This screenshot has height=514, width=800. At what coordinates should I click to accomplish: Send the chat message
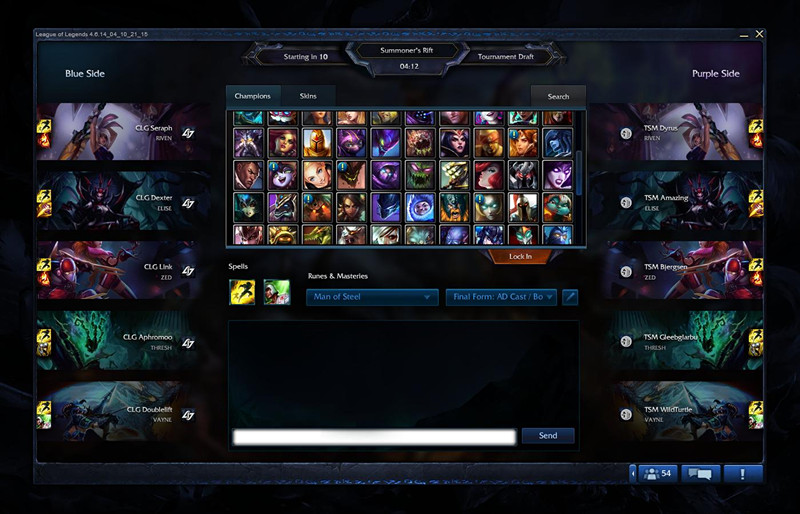click(548, 436)
